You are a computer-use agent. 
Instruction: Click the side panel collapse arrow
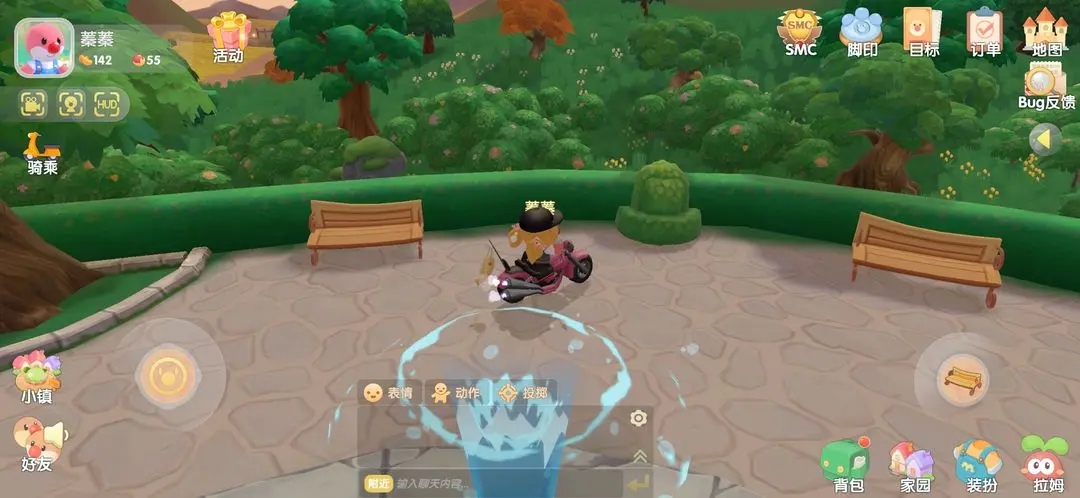[1045, 139]
